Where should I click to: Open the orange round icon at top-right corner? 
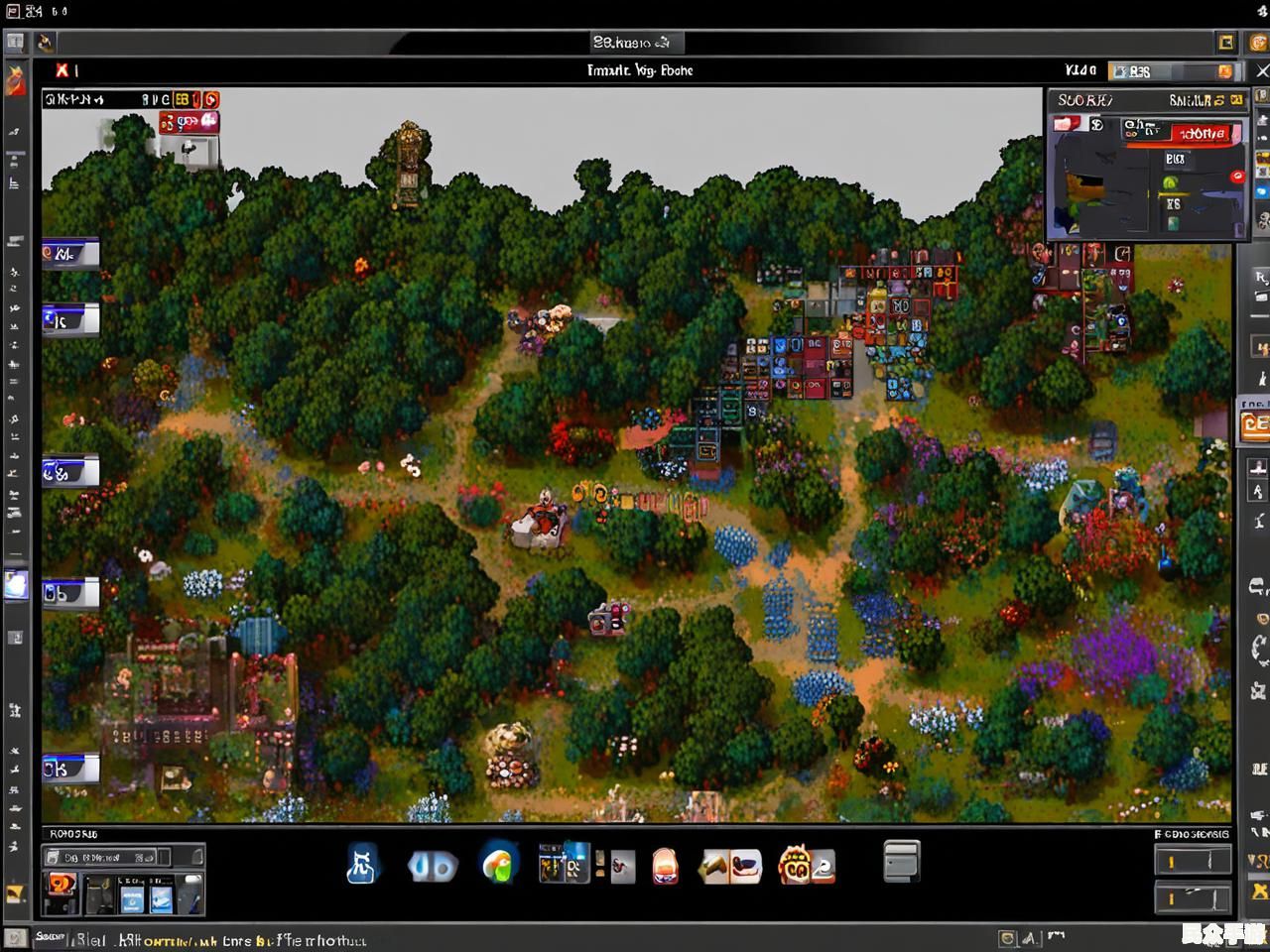pyautogui.click(x=1259, y=42)
